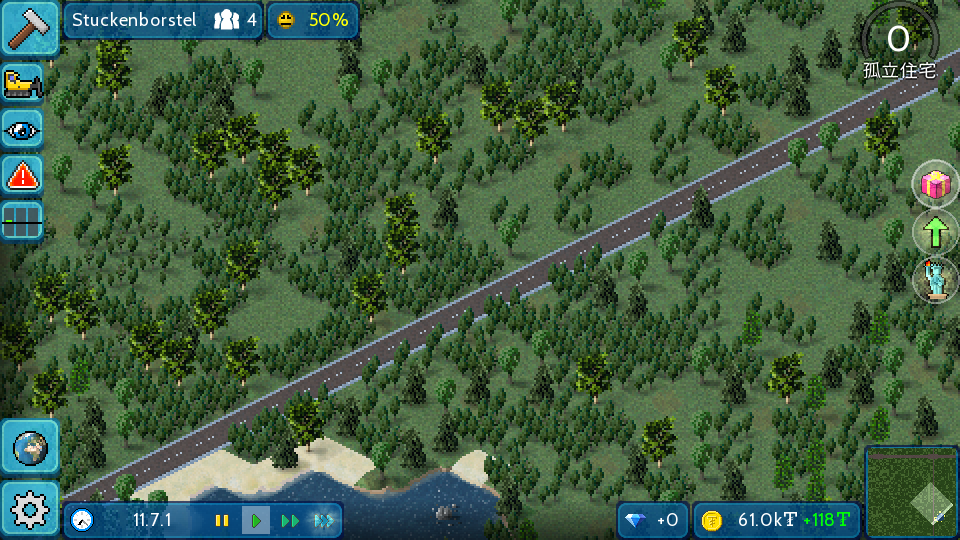Switch to double-arrow fast forward speed

point(290,520)
